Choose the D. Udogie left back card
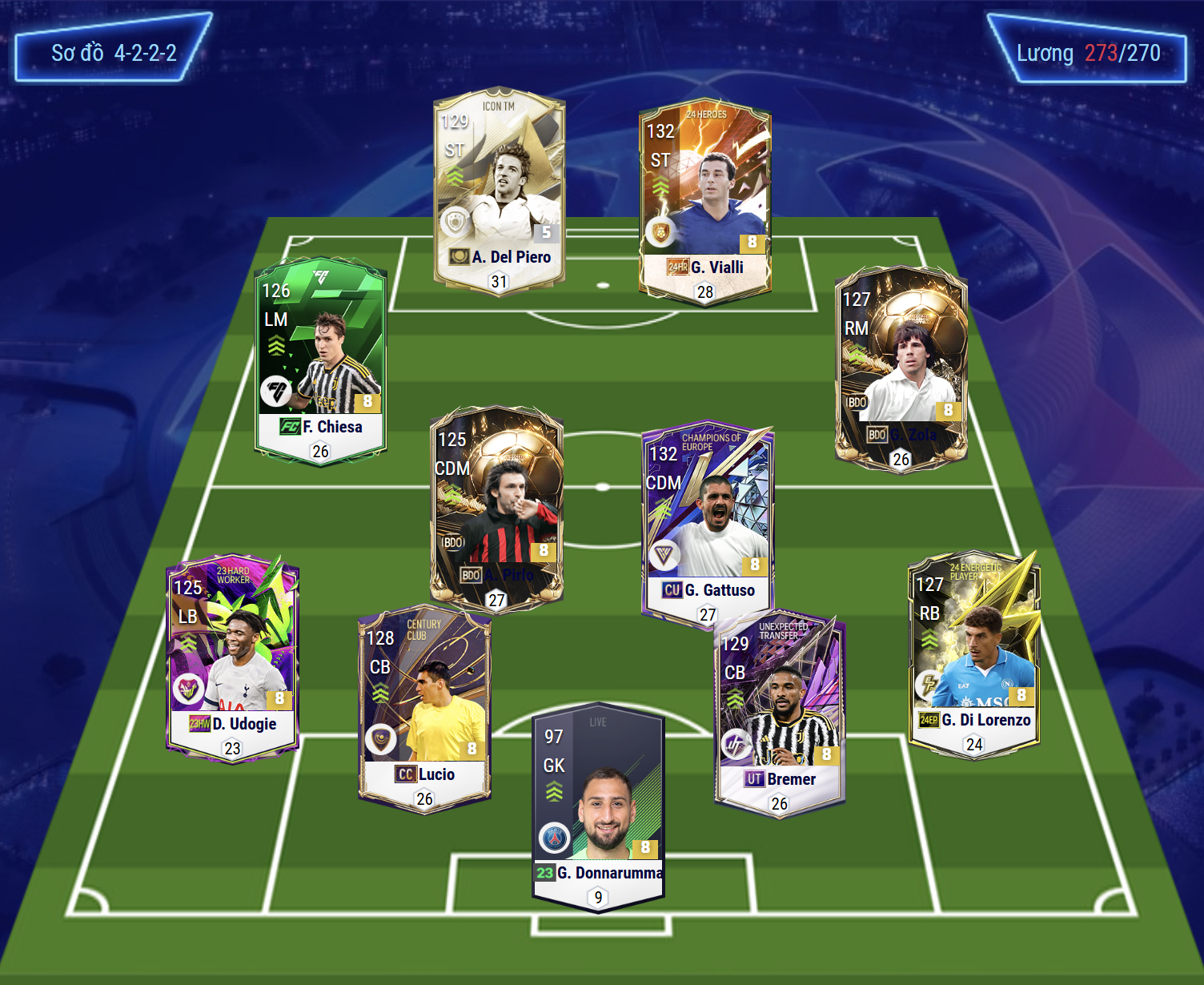 pyautogui.click(x=232, y=657)
